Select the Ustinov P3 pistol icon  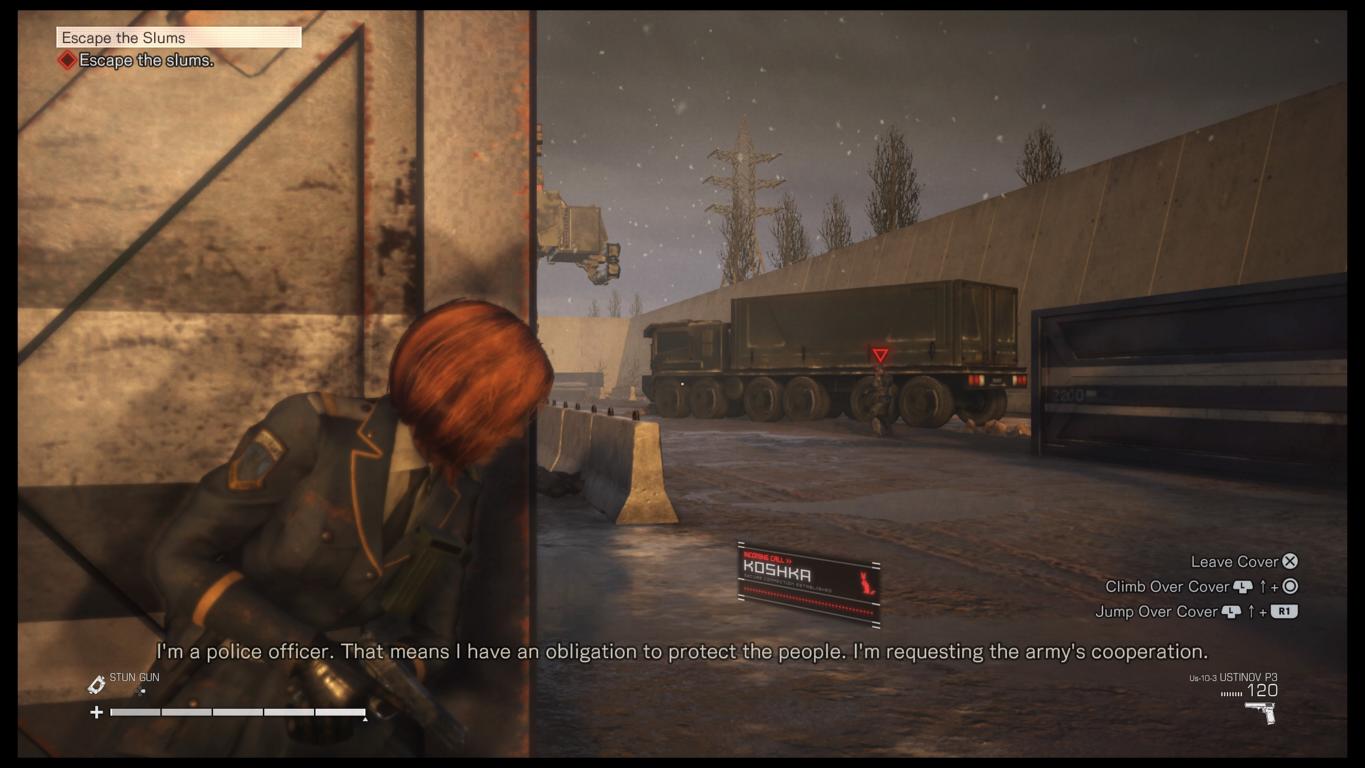point(1259,712)
